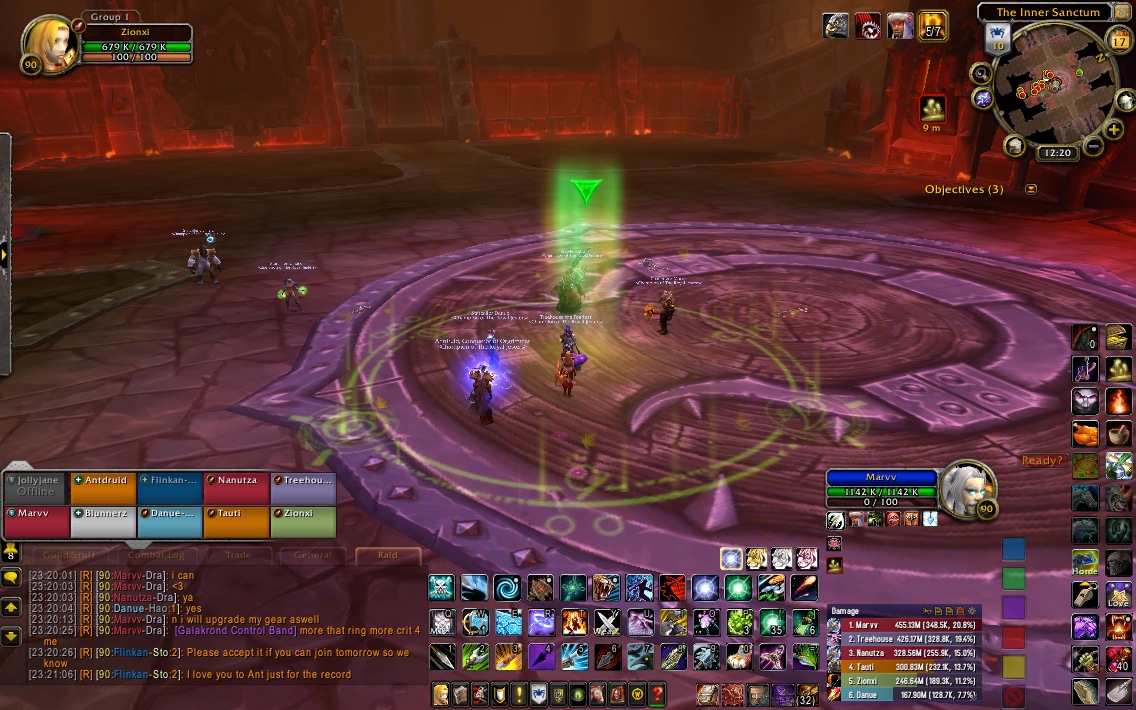Open the calendar button showing 17
1136x710 pixels.
coord(1119,41)
